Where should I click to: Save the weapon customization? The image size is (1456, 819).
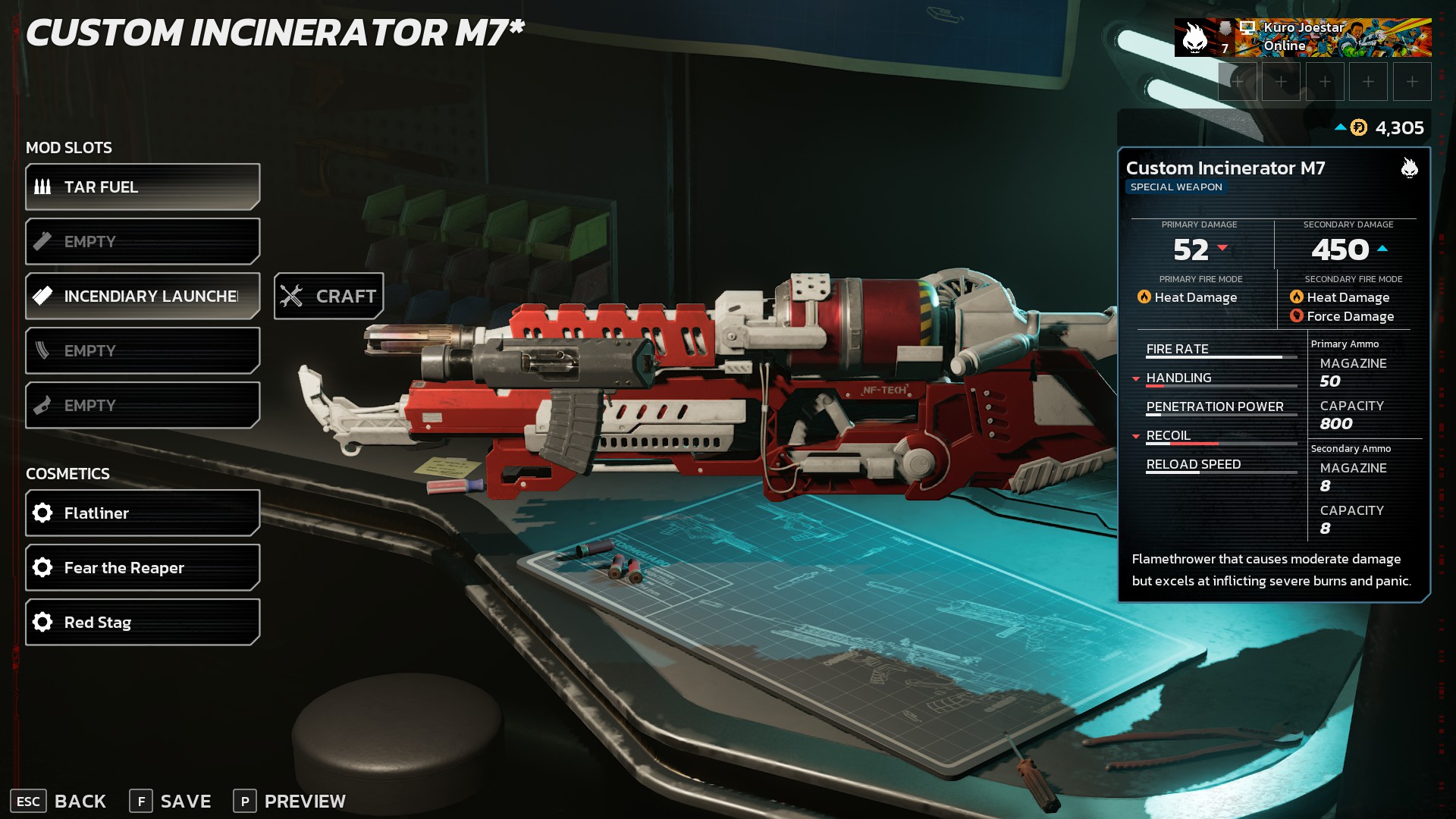[x=171, y=802]
